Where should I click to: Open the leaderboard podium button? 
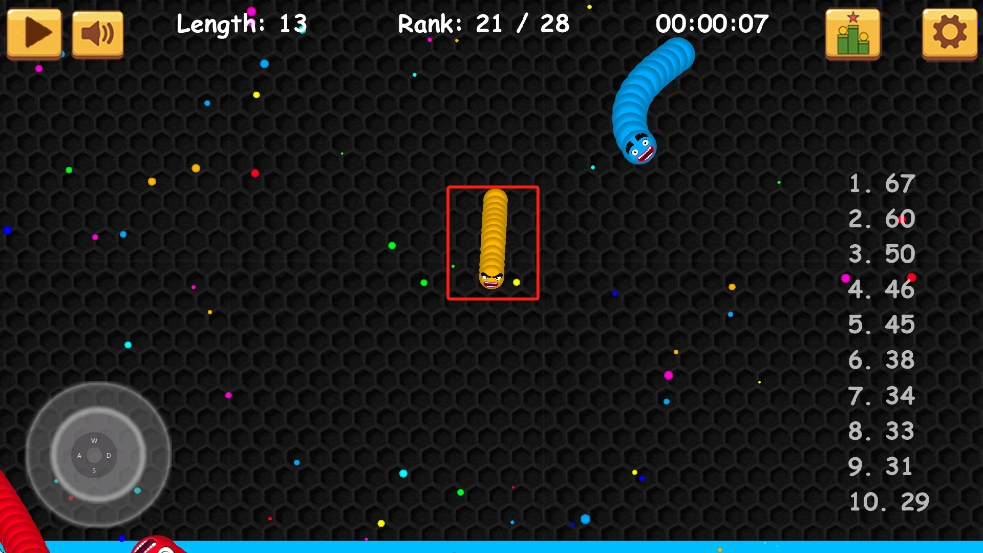click(852, 34)
